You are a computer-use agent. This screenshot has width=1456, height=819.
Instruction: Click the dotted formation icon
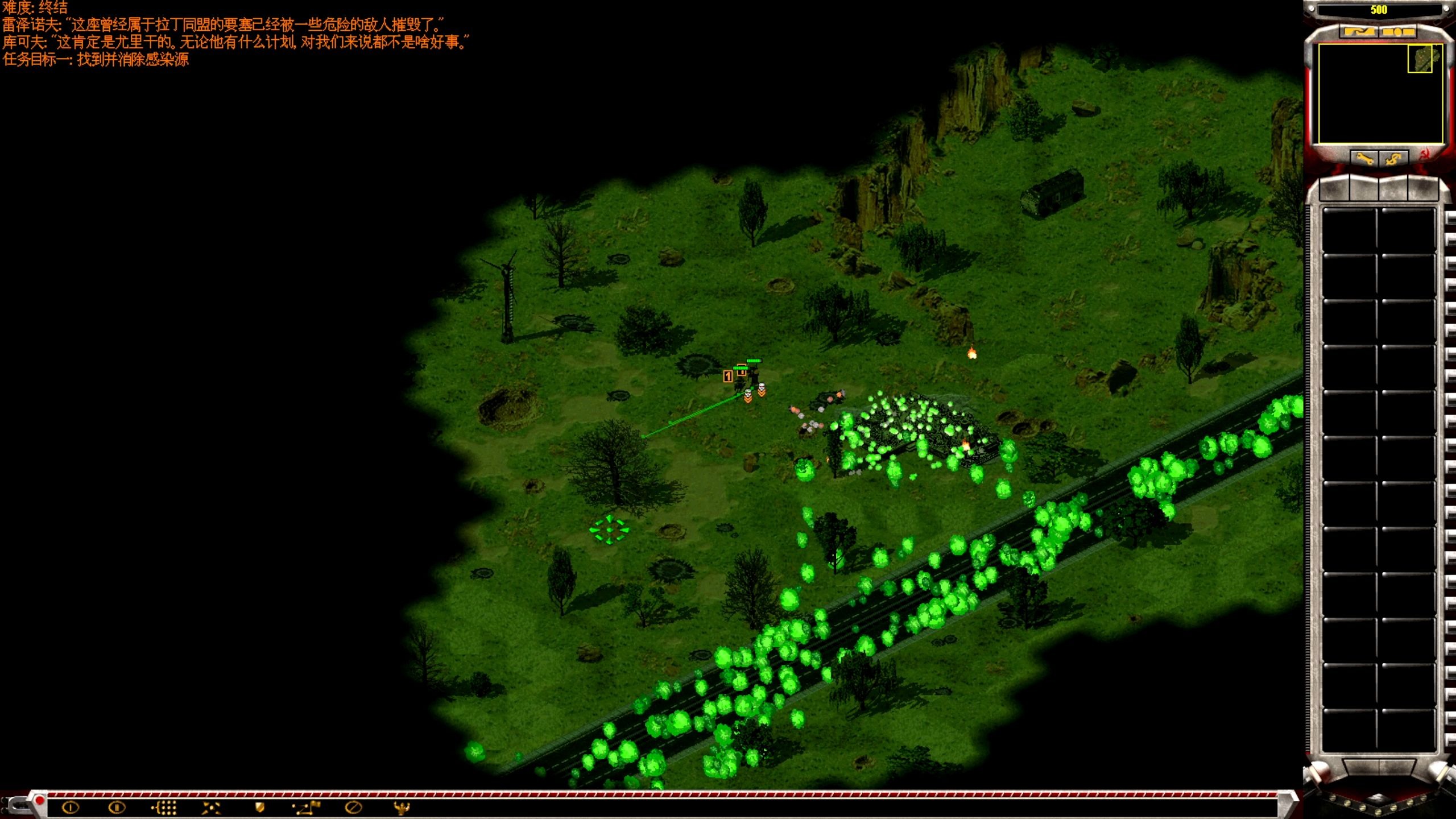point(164,807)
